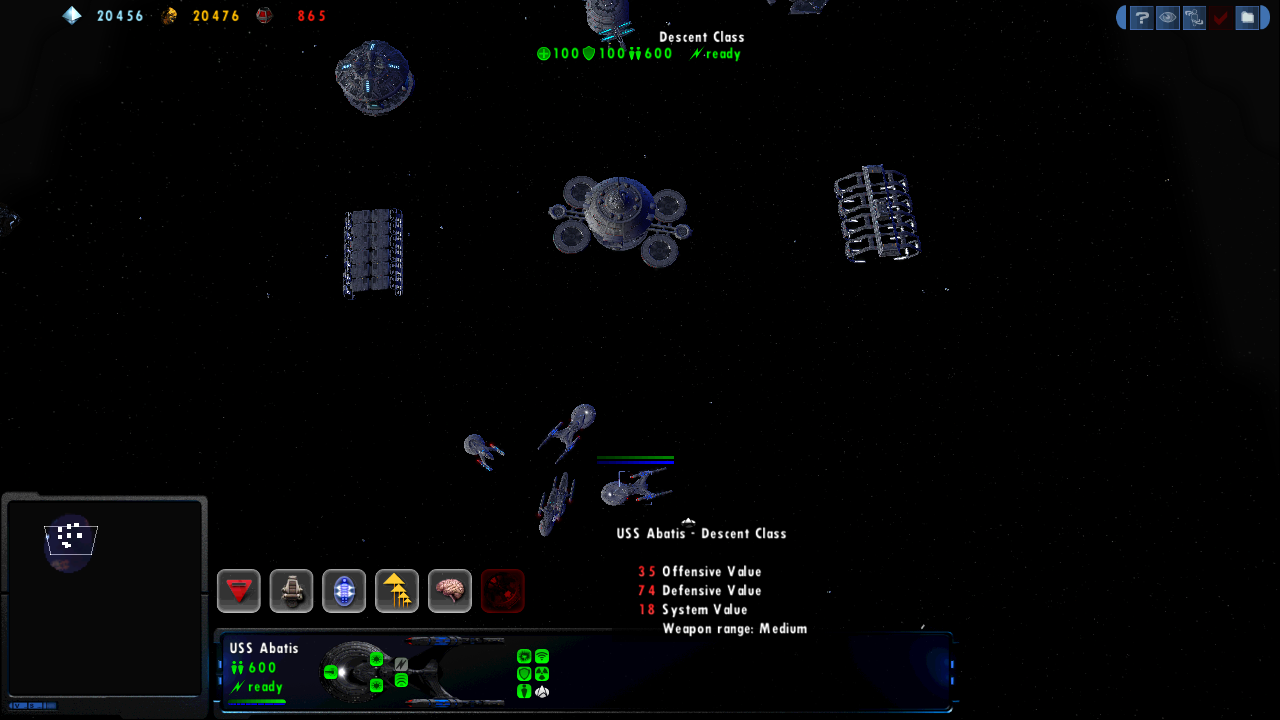
Task: Click the person with arrows toolbar button
Action: click(1194, 17)
